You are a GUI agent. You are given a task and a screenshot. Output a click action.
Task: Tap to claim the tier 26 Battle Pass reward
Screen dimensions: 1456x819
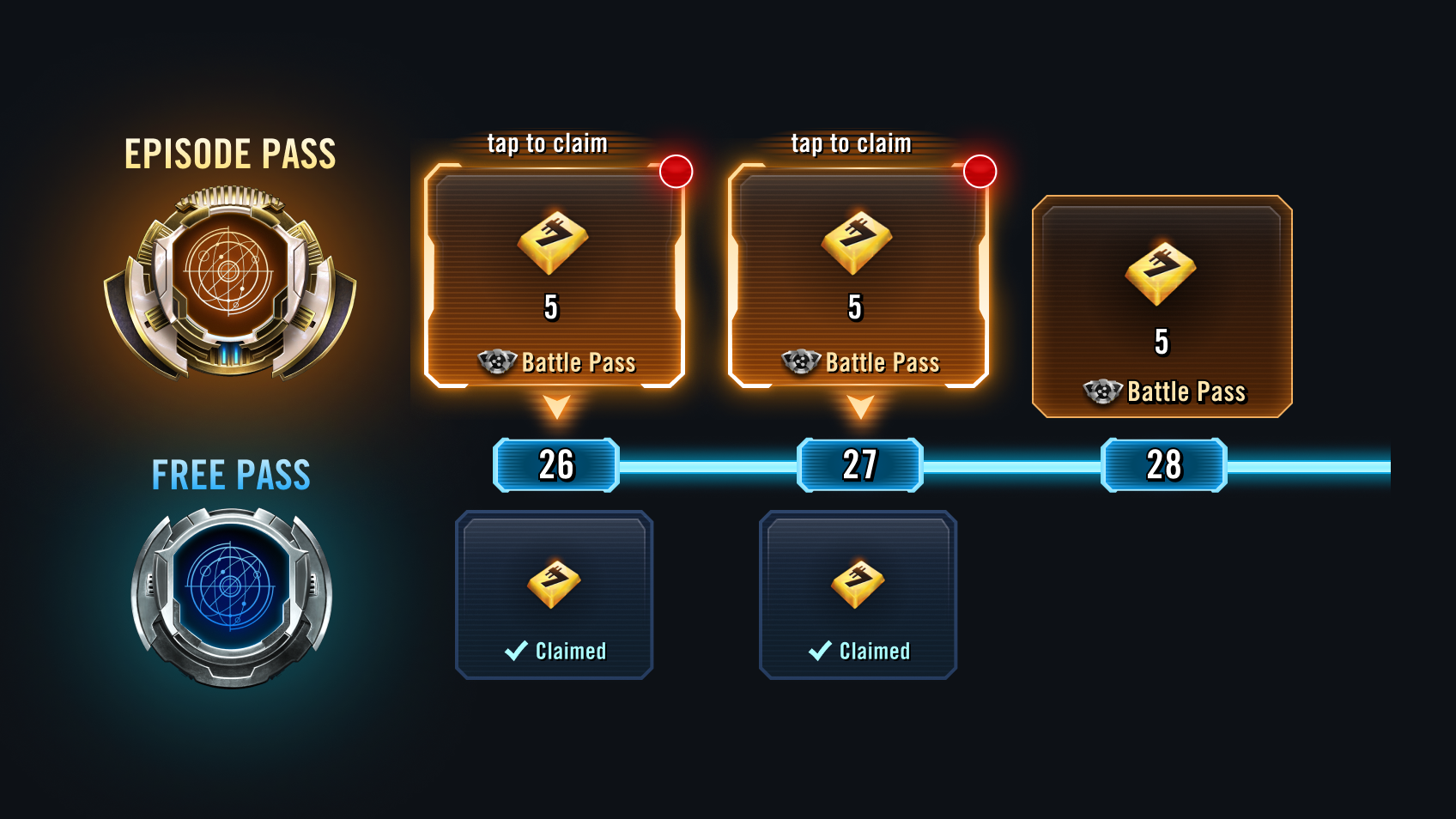pos(554,275)
